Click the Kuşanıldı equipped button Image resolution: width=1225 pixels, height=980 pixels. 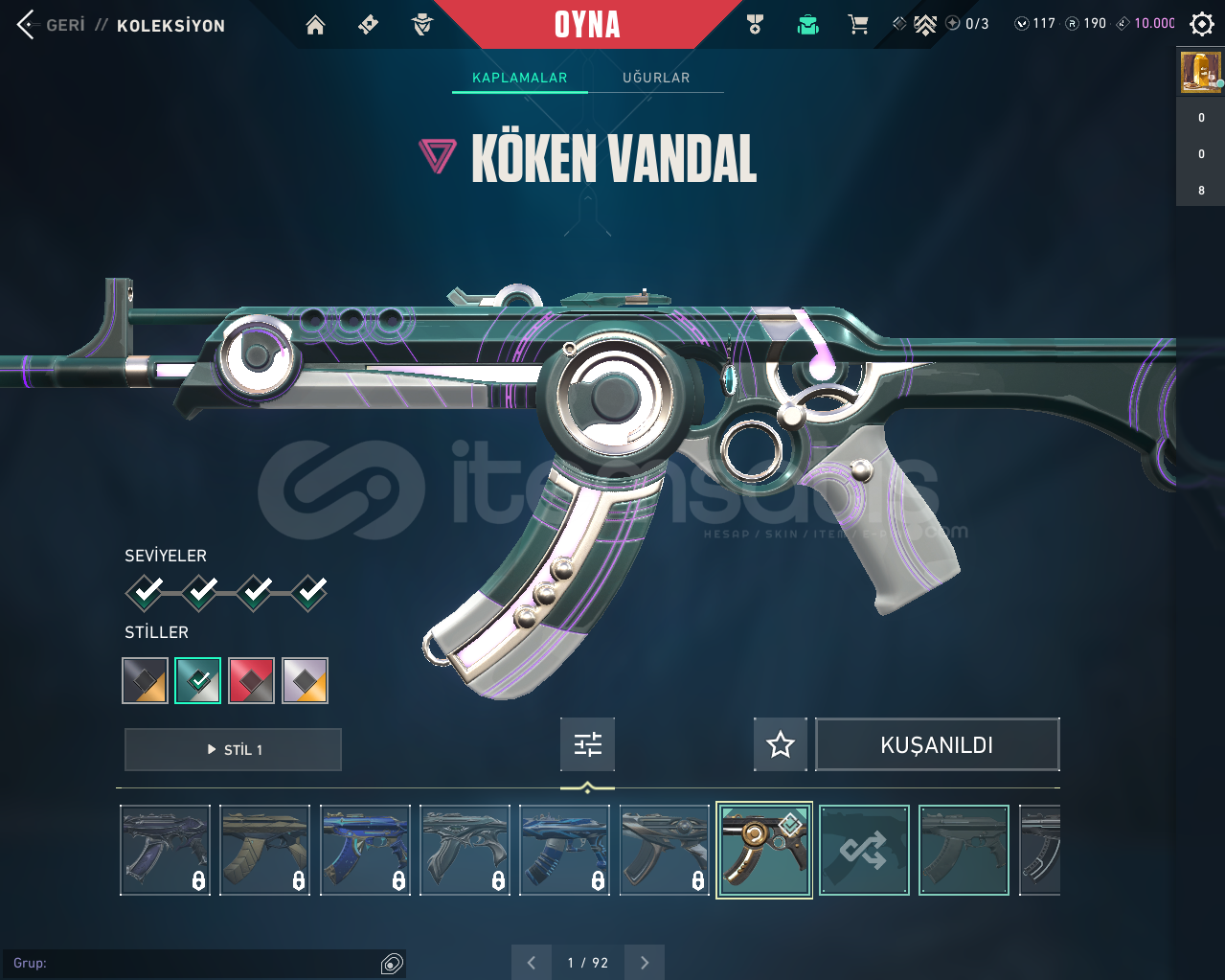point(937,744)
